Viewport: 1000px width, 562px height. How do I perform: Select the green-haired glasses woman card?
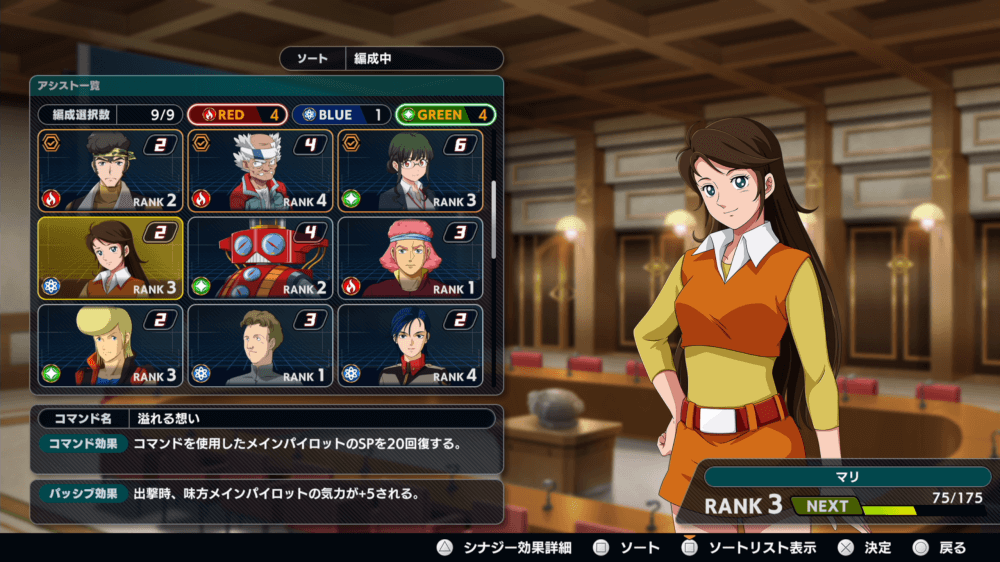410,171
